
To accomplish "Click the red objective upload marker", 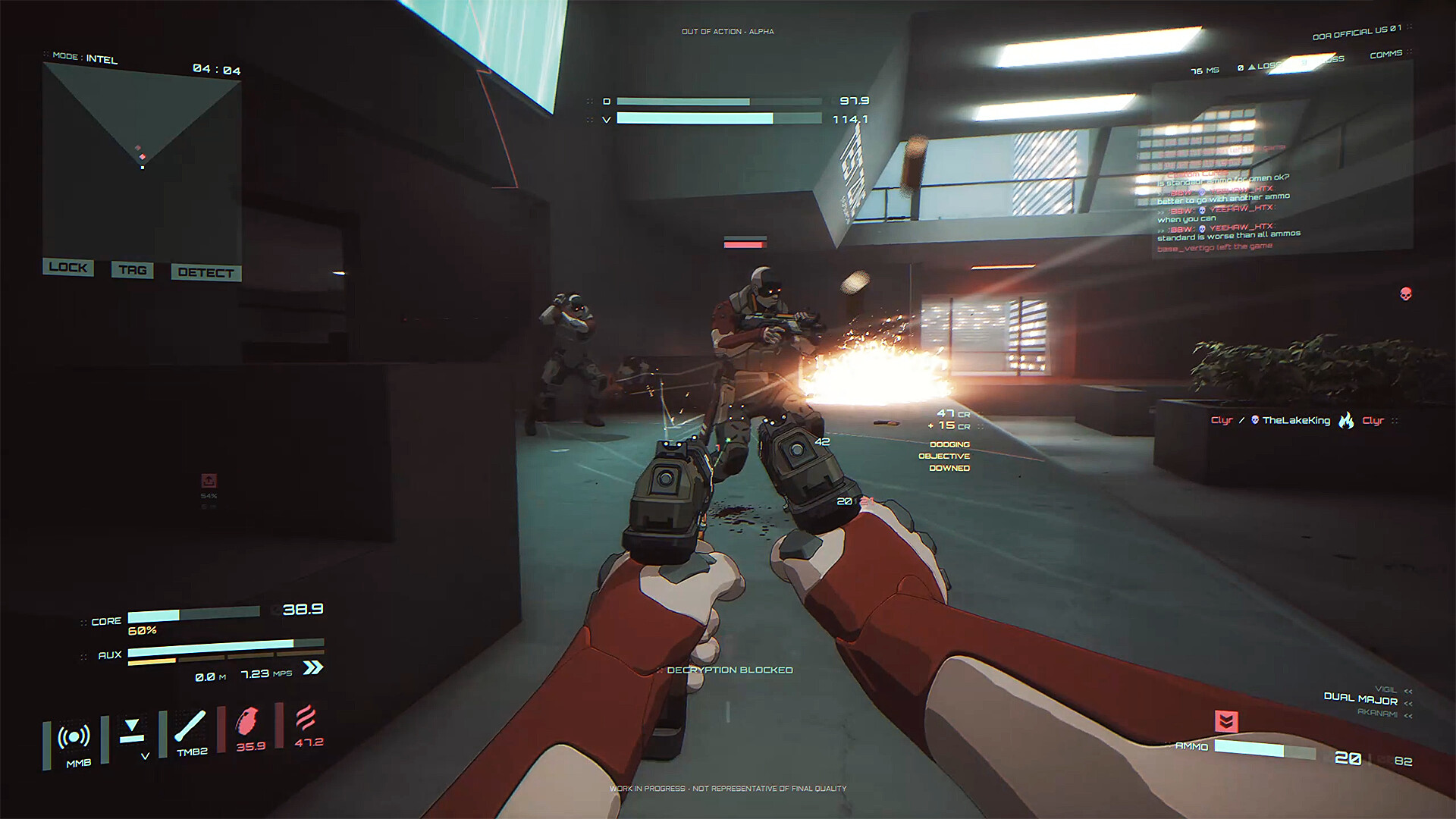I will [209, 481].
